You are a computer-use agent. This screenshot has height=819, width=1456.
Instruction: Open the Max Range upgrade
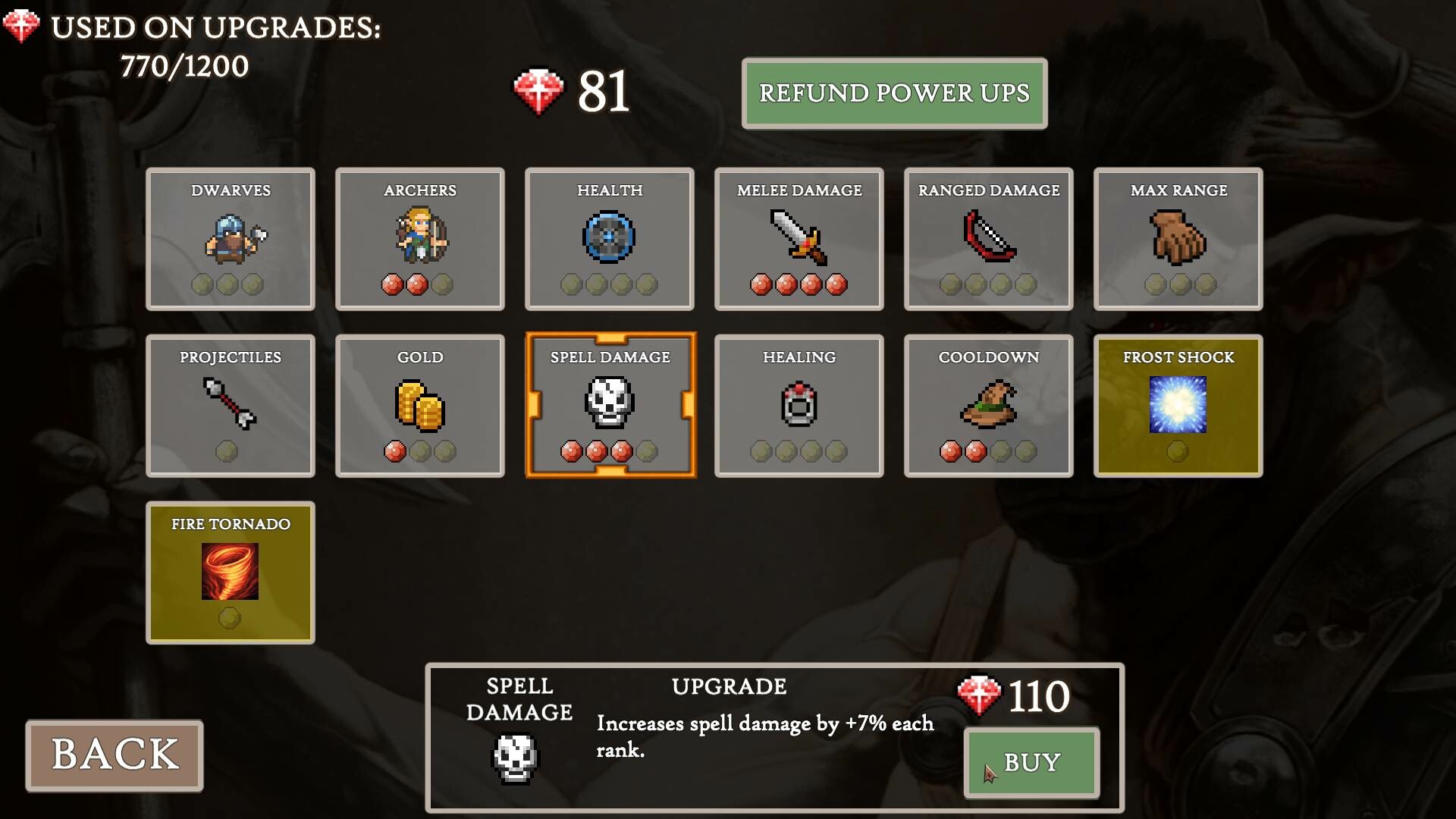click(x=1177, y=239)
